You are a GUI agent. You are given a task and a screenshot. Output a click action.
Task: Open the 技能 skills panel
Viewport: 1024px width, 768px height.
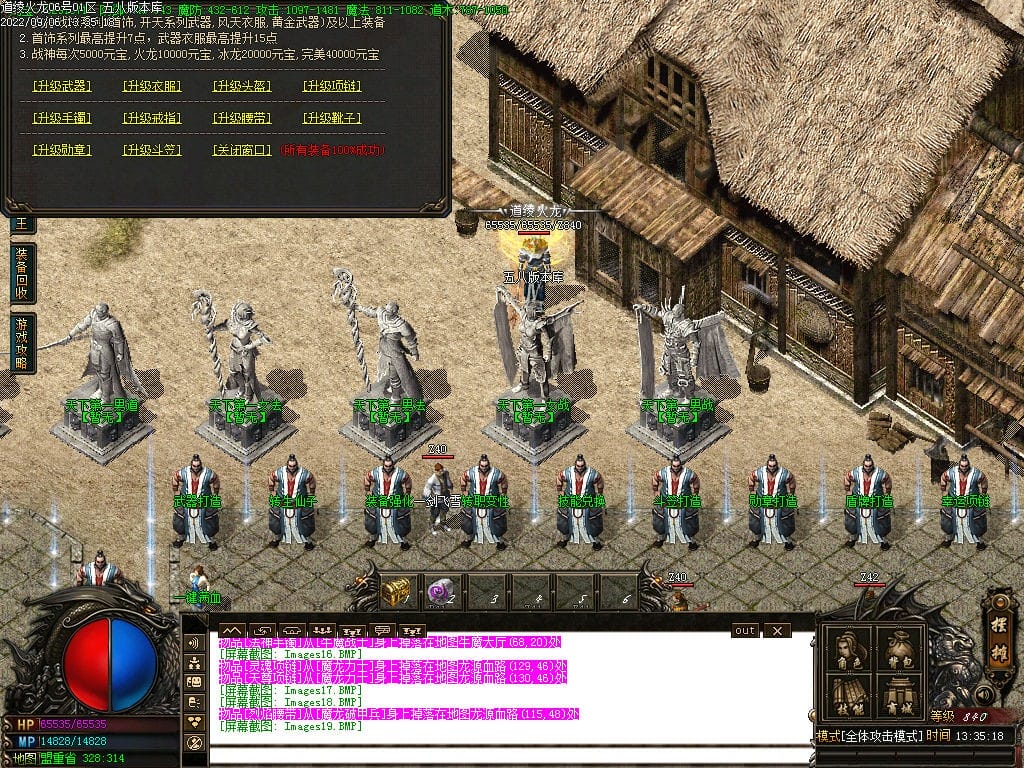tap(849, 696)
